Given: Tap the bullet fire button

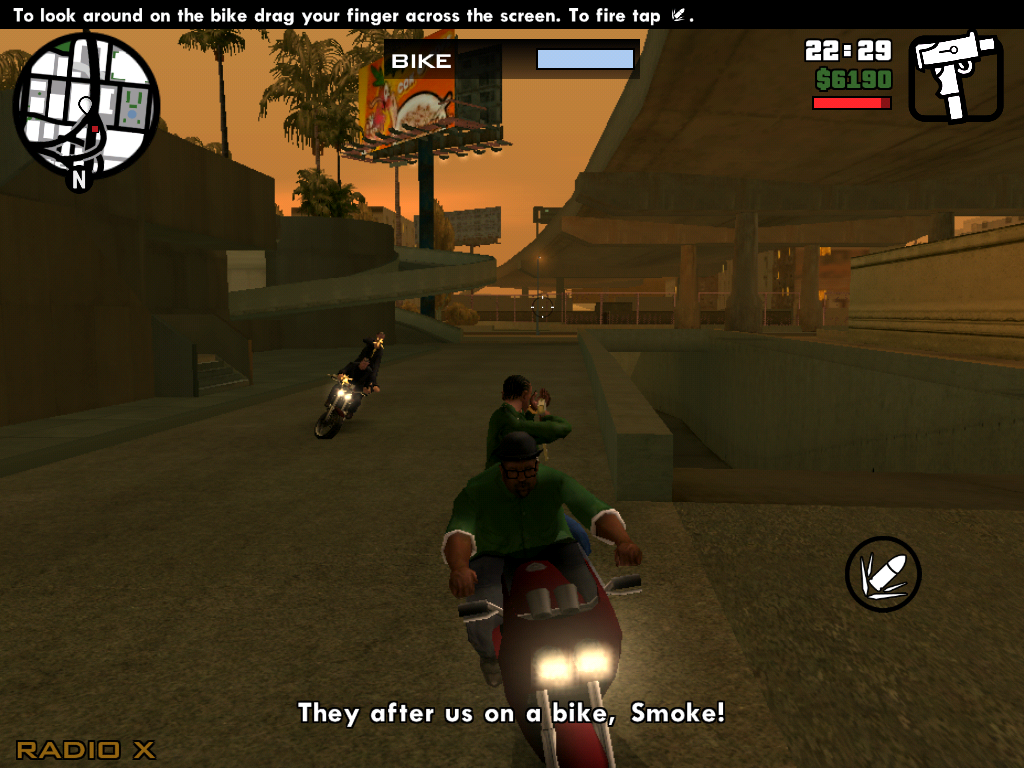Looking at the screenshot, I should [x=883, y=574].
